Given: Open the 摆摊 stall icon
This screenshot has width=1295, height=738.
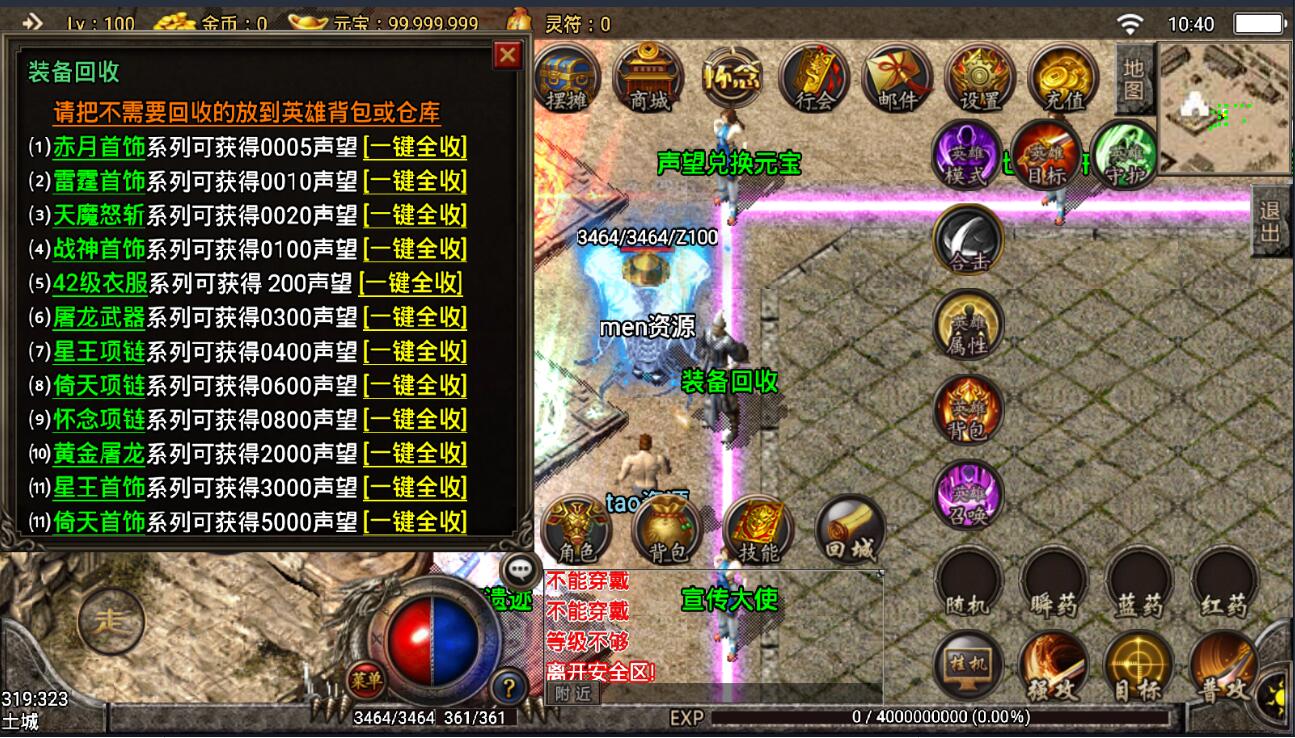Looking at the screenshot, I should point(567,77).
